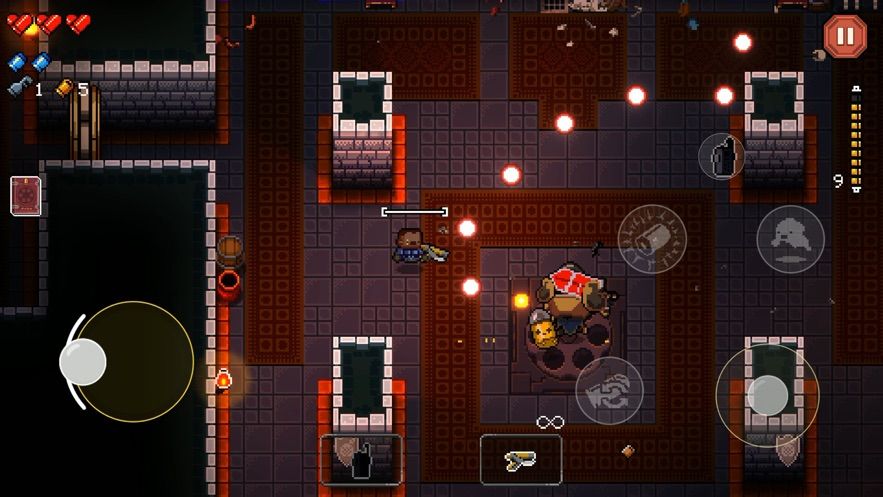Image resolution: width=883 pixels, height=497 pixels.
Task: Tap the right aiming joystick knob
Action: coord(768,395)
